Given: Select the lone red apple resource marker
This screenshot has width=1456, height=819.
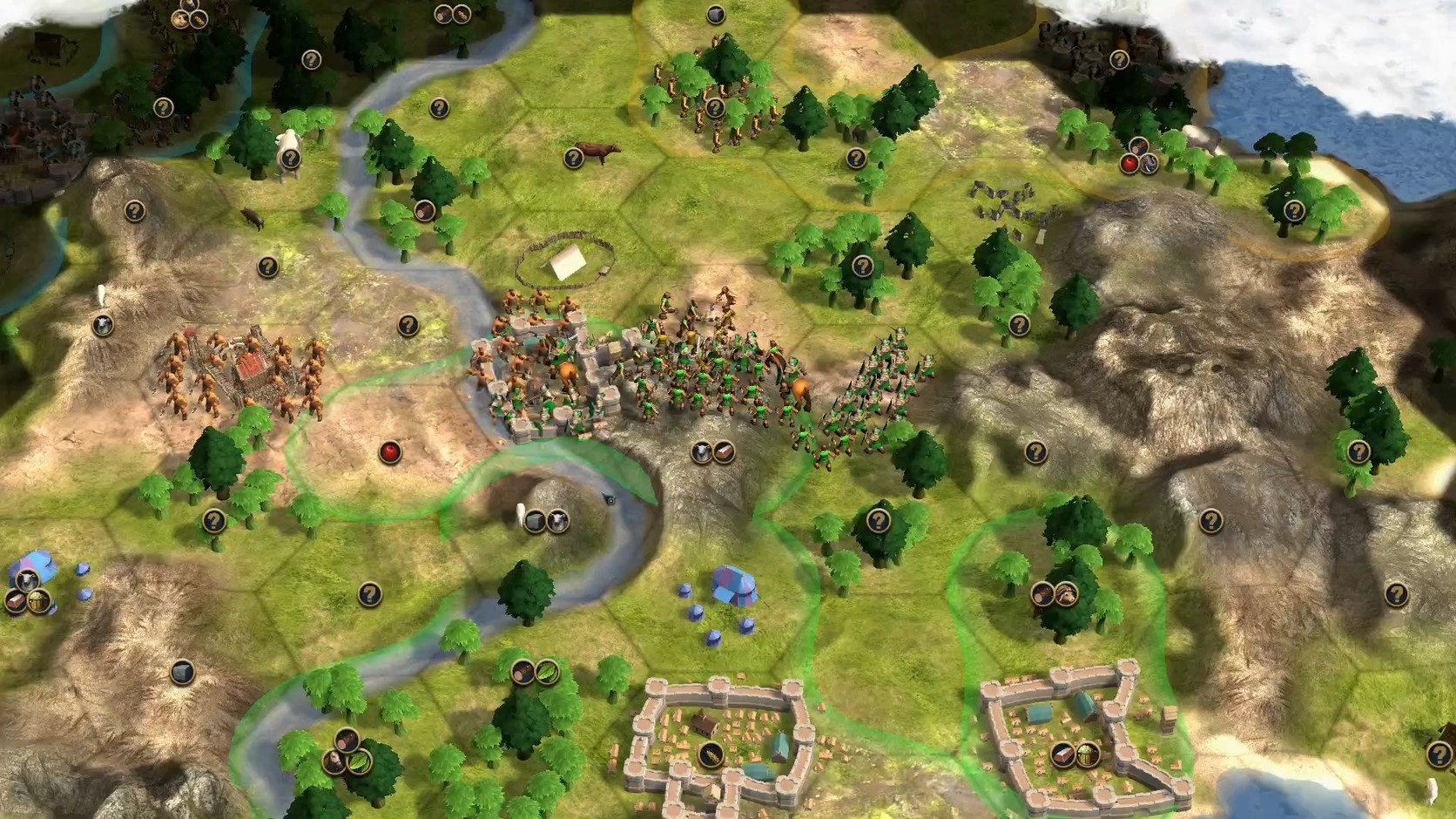Looking at the screenshot, I should (389, 451).
